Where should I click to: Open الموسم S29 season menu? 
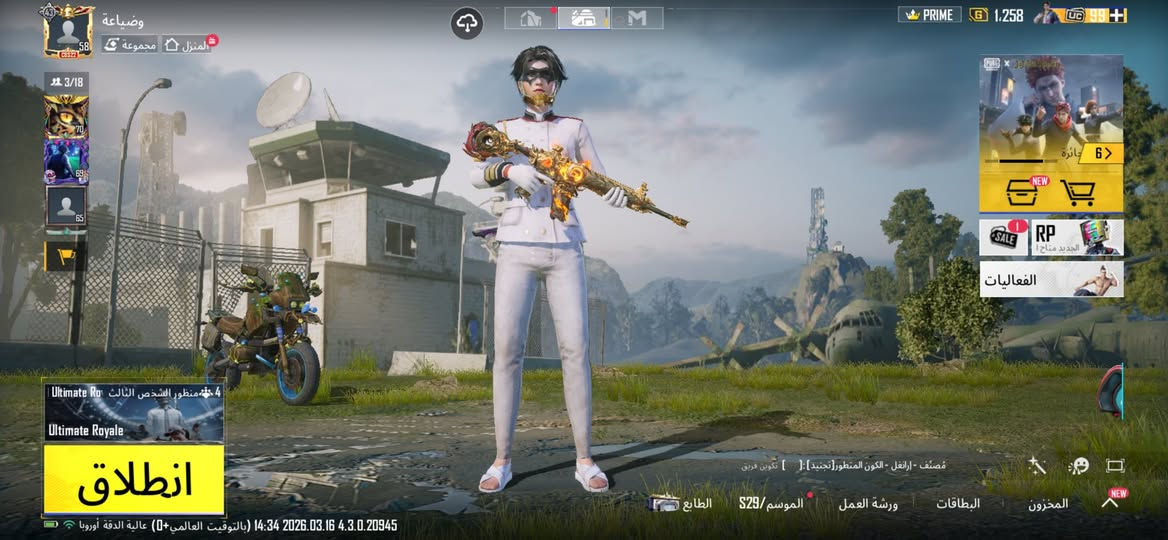[771, 504]
